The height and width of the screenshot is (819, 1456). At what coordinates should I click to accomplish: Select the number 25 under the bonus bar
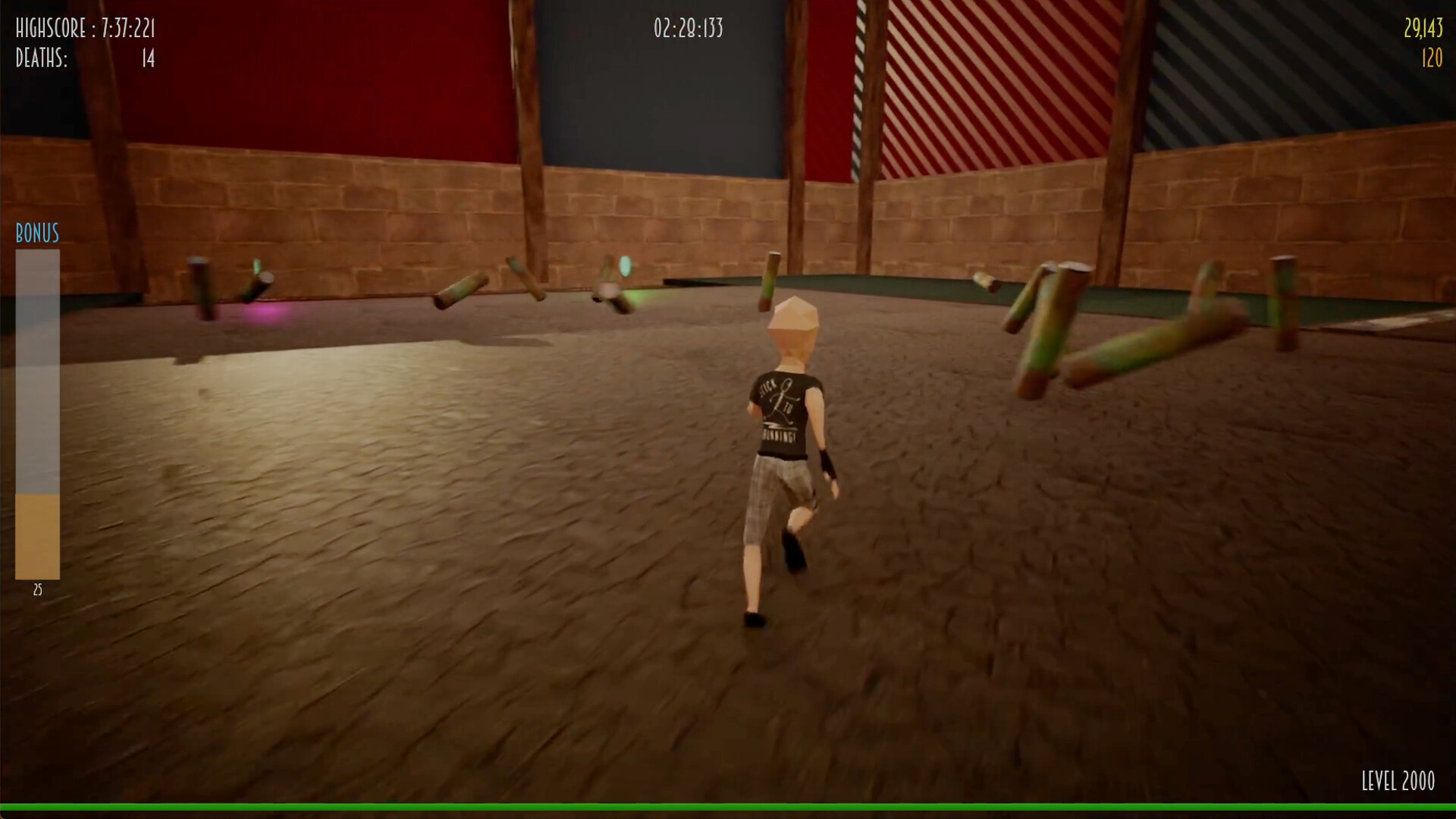pyautogui.click(x=38, y=589)
